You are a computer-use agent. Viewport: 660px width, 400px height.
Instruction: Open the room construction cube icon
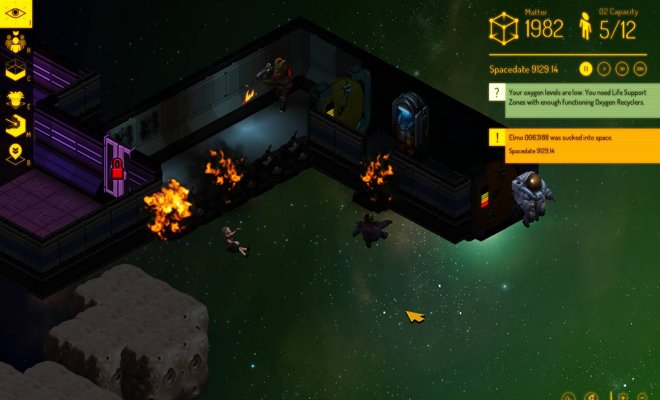pos(16,70)
